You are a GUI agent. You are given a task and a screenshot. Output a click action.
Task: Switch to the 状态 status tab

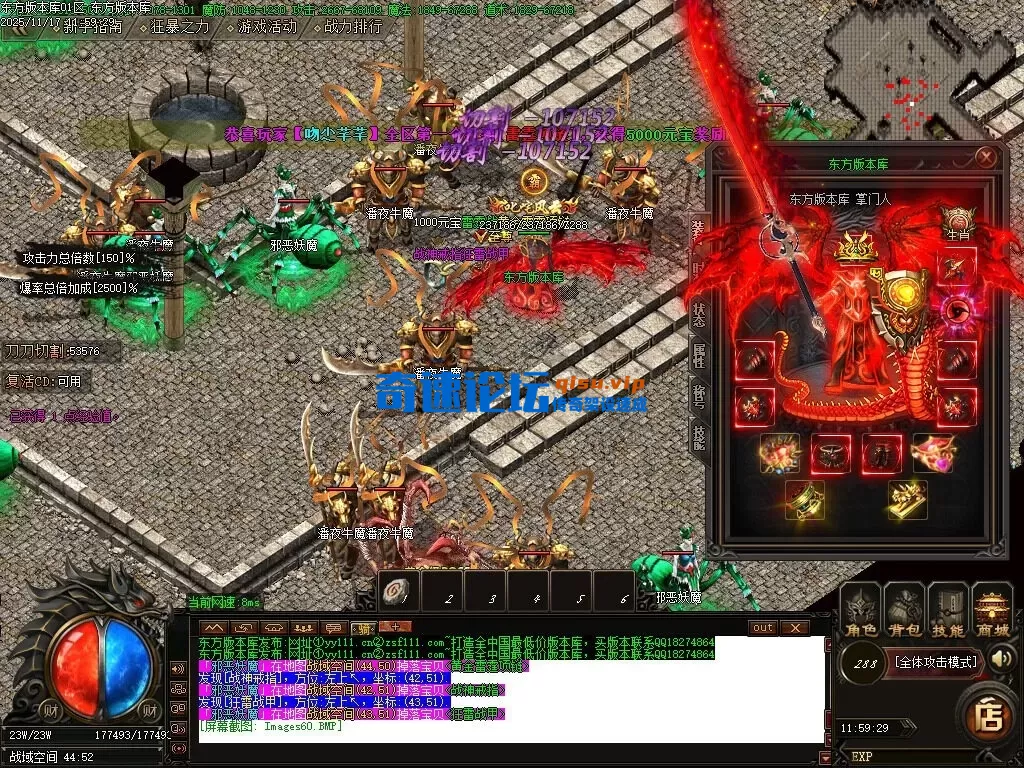[x=700, y=315]
